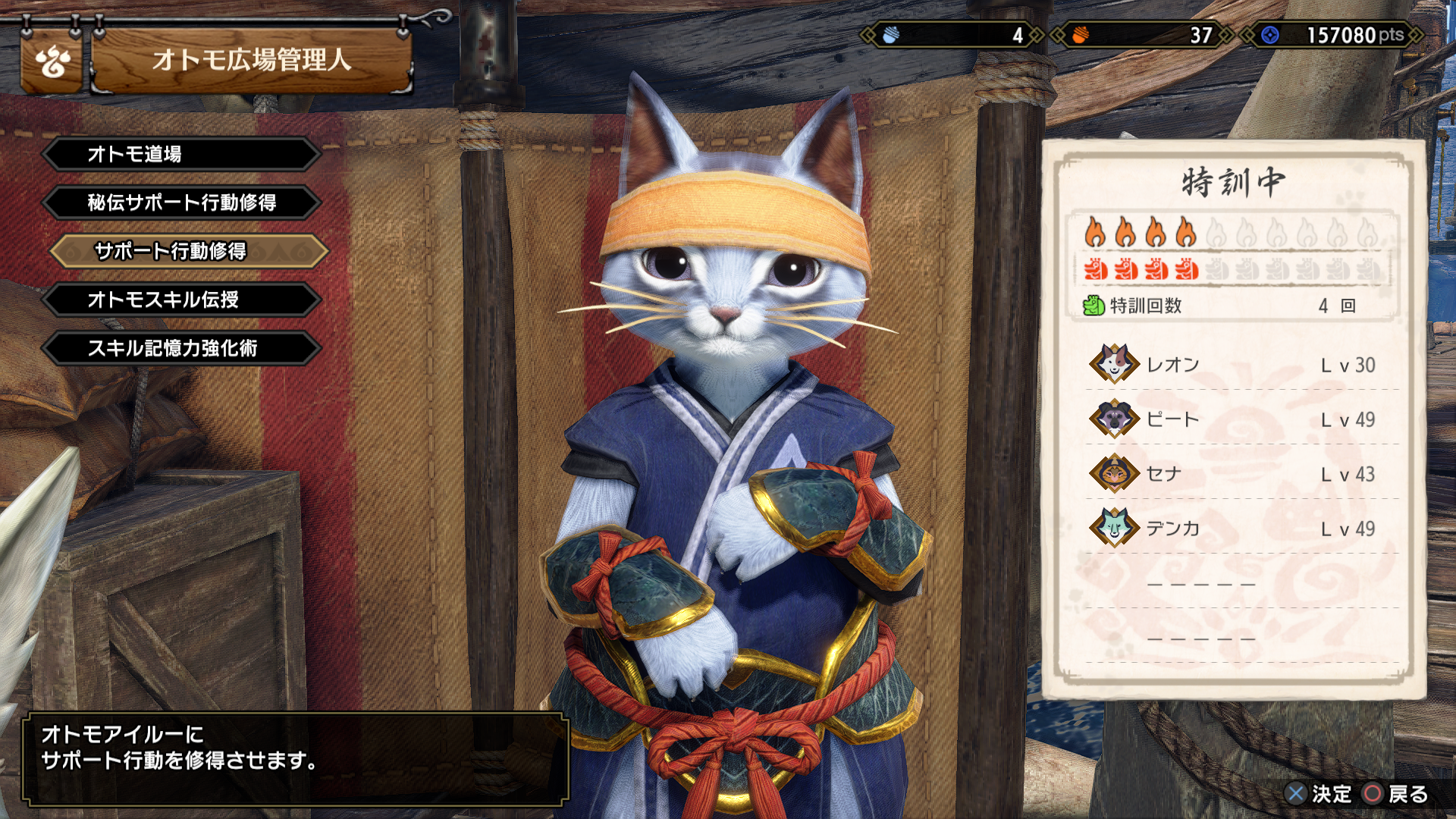
Task: Open the オトモ道場 menu entry
Action: point(182,154)
